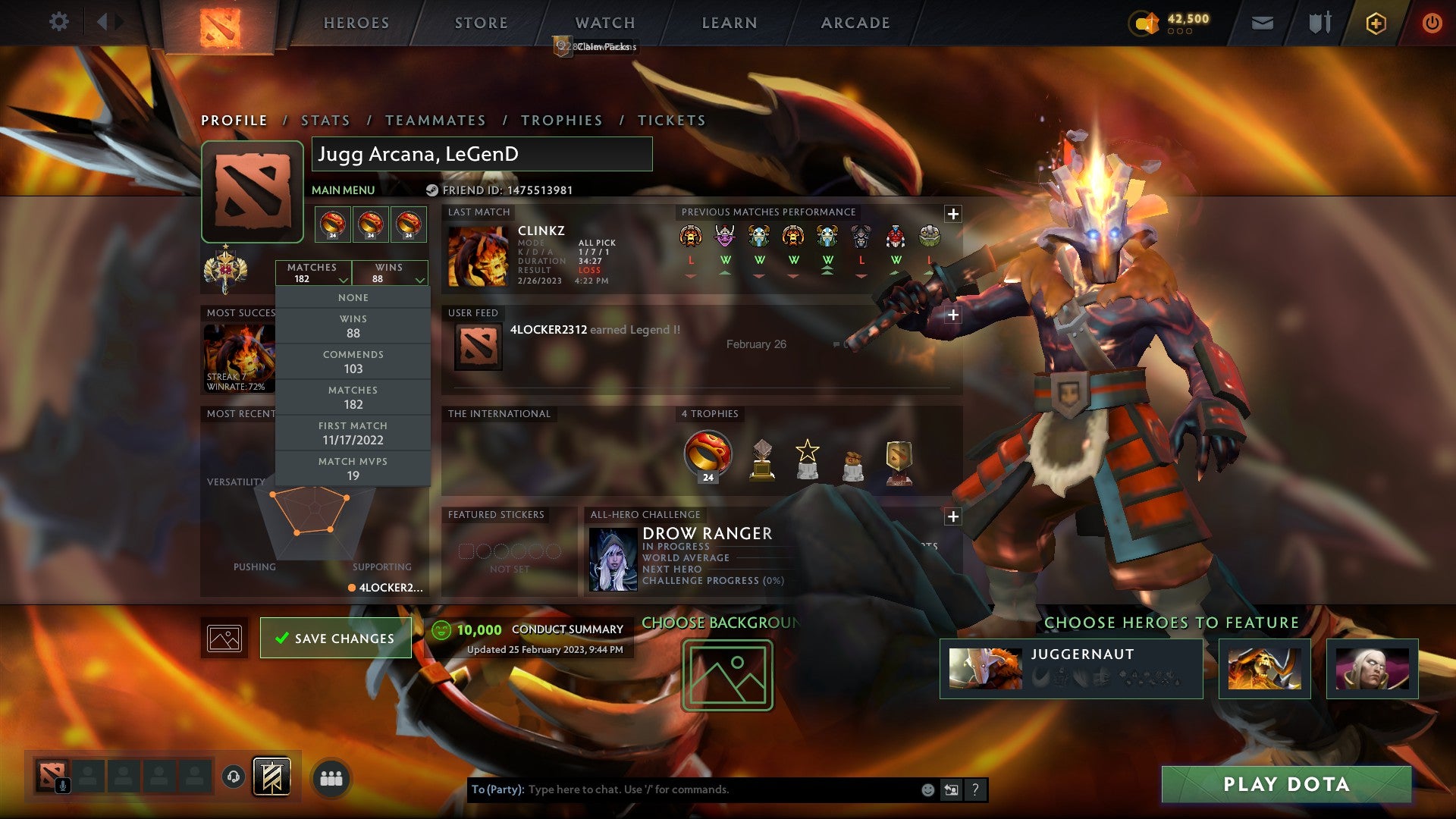
Task: Expand the All-Hero Challenge panel
Action: coord(952,517)
